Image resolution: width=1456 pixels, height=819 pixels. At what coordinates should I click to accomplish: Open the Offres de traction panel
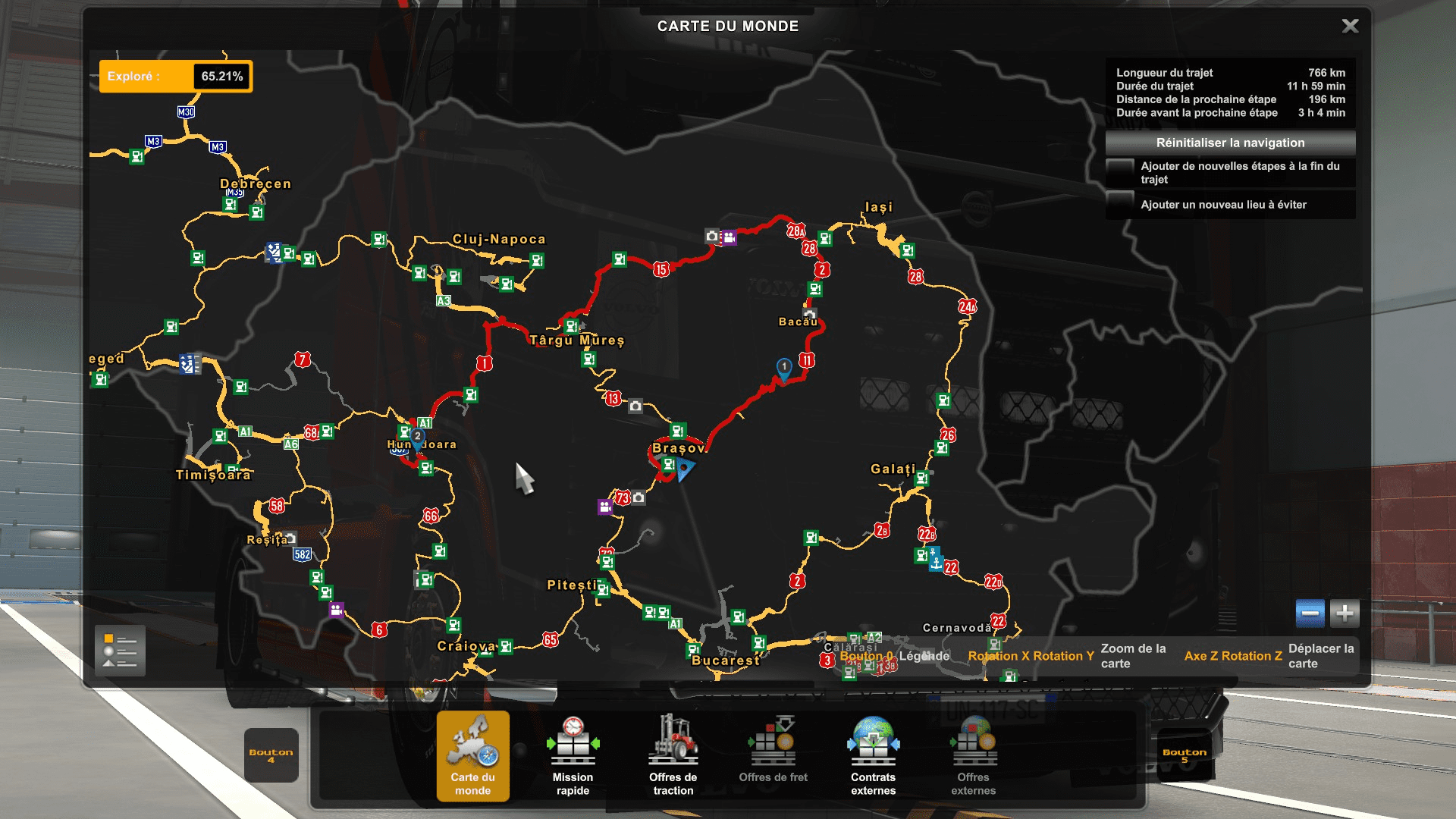(673, 756)
